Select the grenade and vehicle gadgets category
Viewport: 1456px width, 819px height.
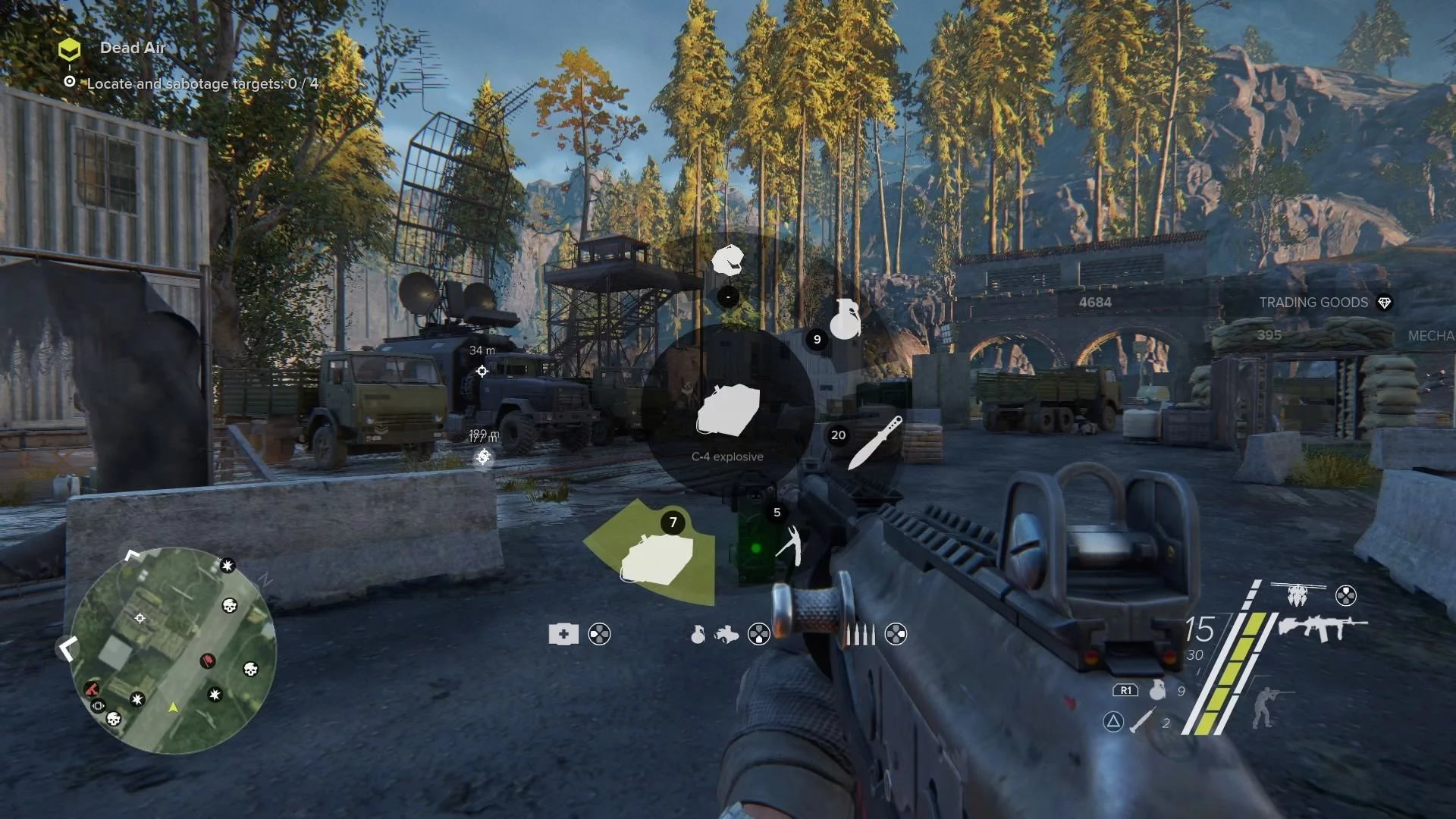click(x=714, y=634)
